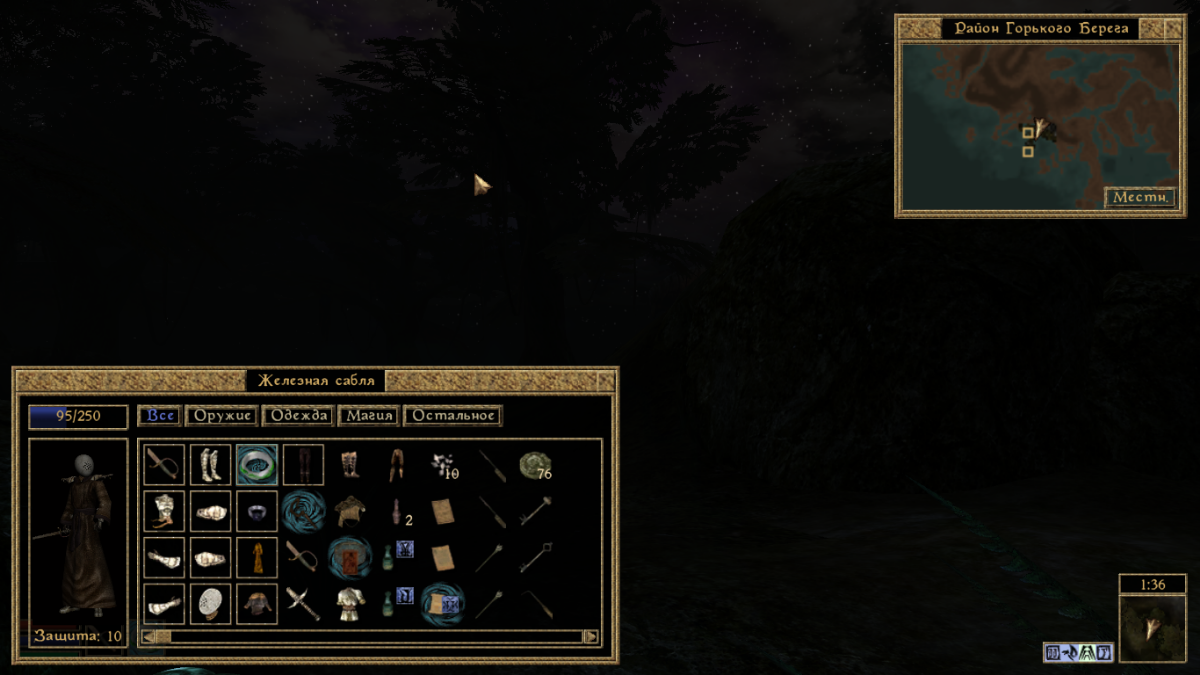Screen dimensions: 1200x675
Task: Choose the Все inventory filter
Action: pos(160,416)
